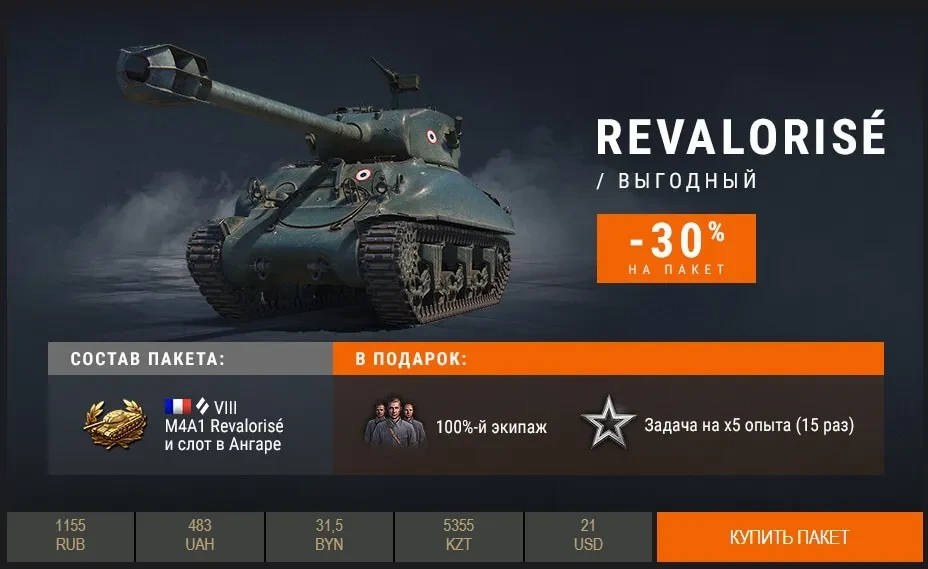Choose the 483 UAH price

(x=200, y=536)
